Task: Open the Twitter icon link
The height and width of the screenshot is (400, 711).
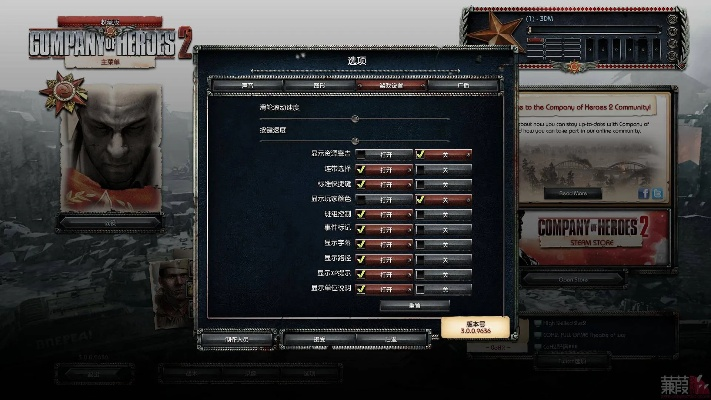Action: [x=657, y=193]
